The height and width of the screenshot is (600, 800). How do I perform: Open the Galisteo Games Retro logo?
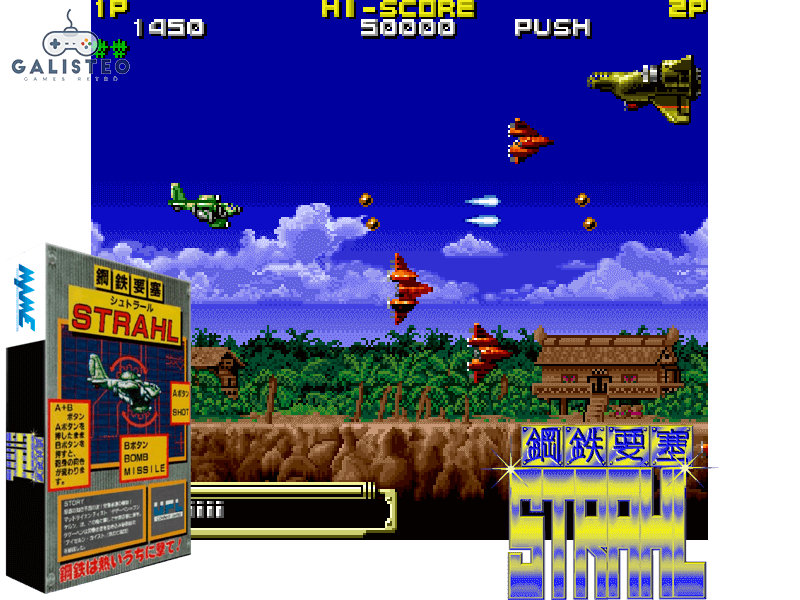click(70, 50)
